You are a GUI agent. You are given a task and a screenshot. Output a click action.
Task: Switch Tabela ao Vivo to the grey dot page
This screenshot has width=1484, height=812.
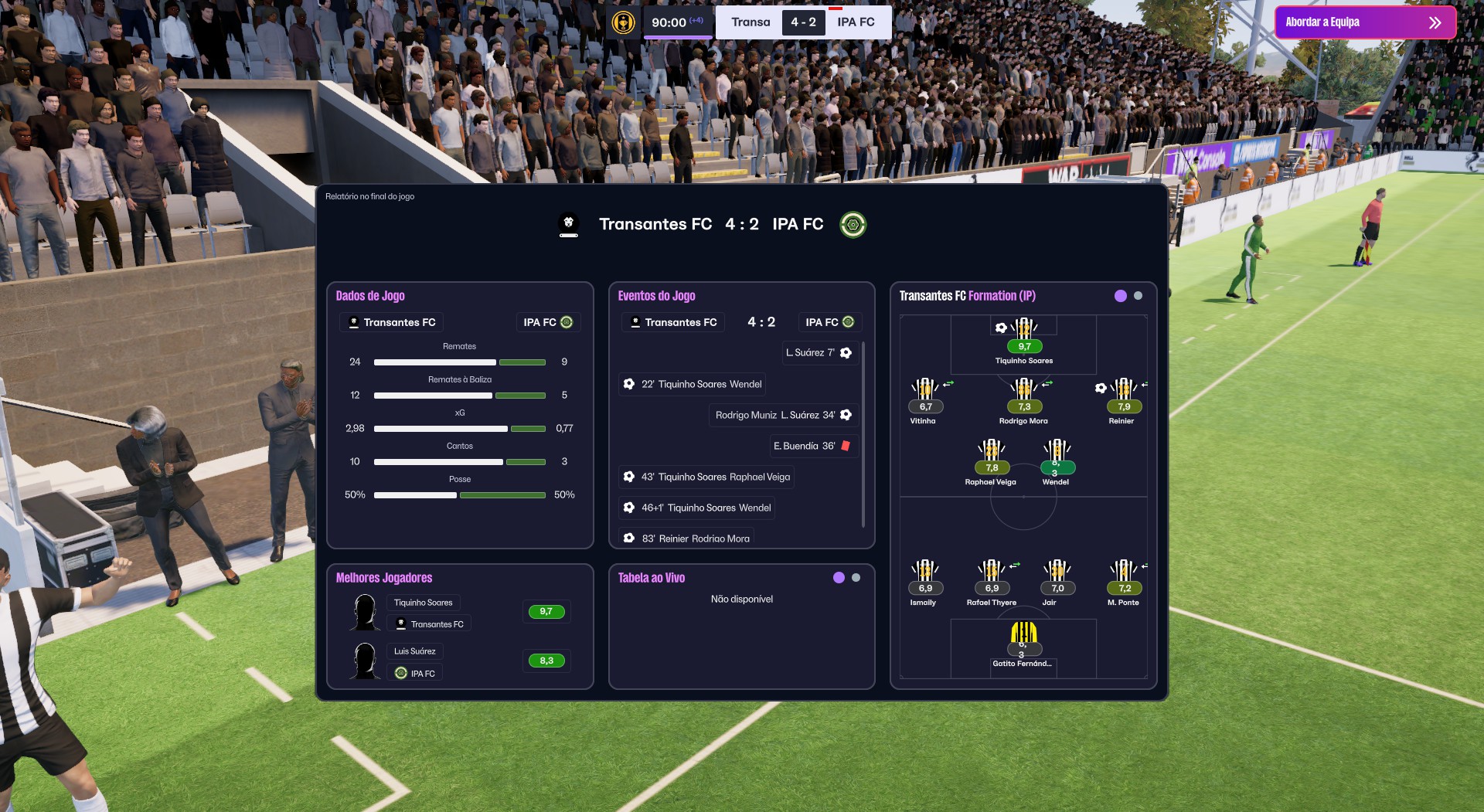(x=856, y=578)
